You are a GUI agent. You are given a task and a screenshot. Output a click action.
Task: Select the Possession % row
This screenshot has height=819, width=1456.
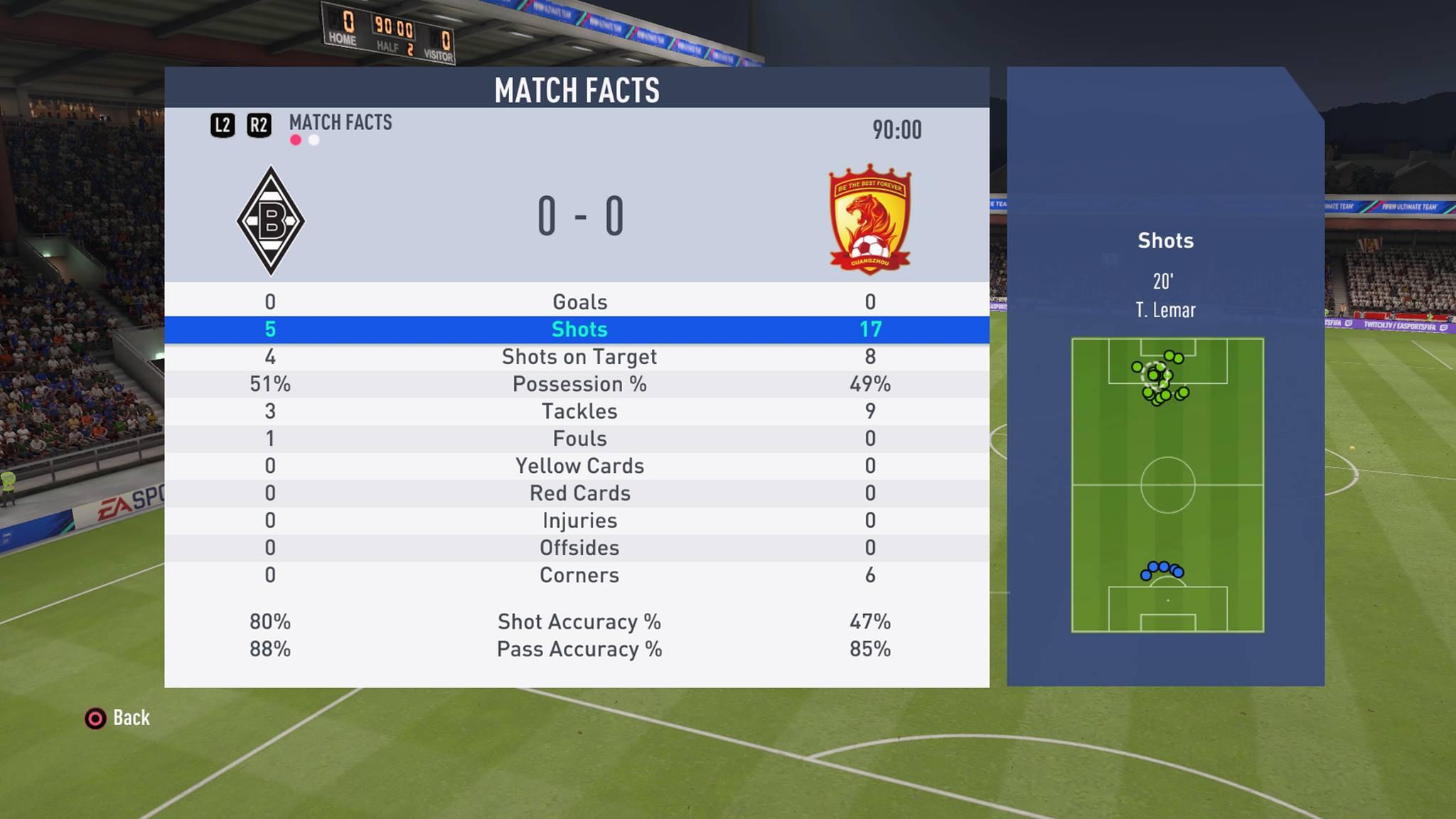579,385
